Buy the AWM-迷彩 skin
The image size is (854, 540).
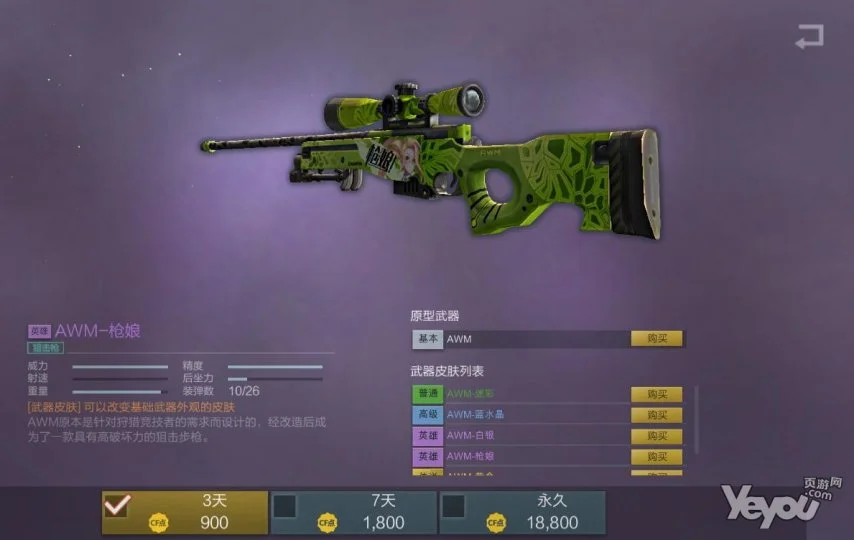coord(656,394)
